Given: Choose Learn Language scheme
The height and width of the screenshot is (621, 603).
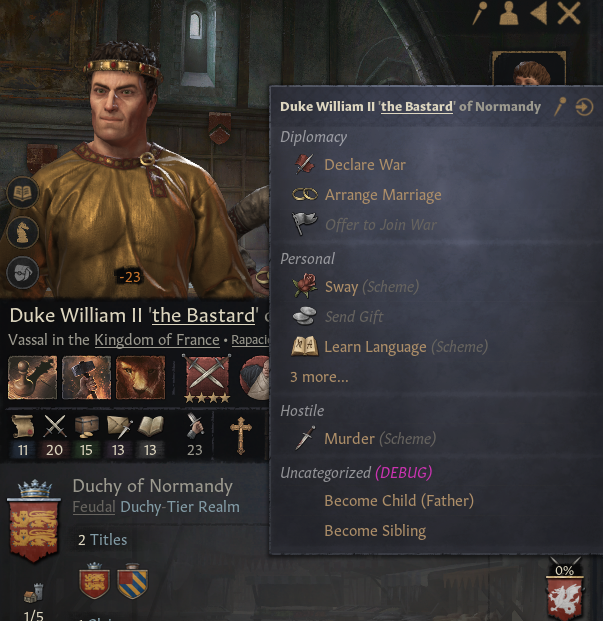Looking at the screenshot, I should (376, 347).
